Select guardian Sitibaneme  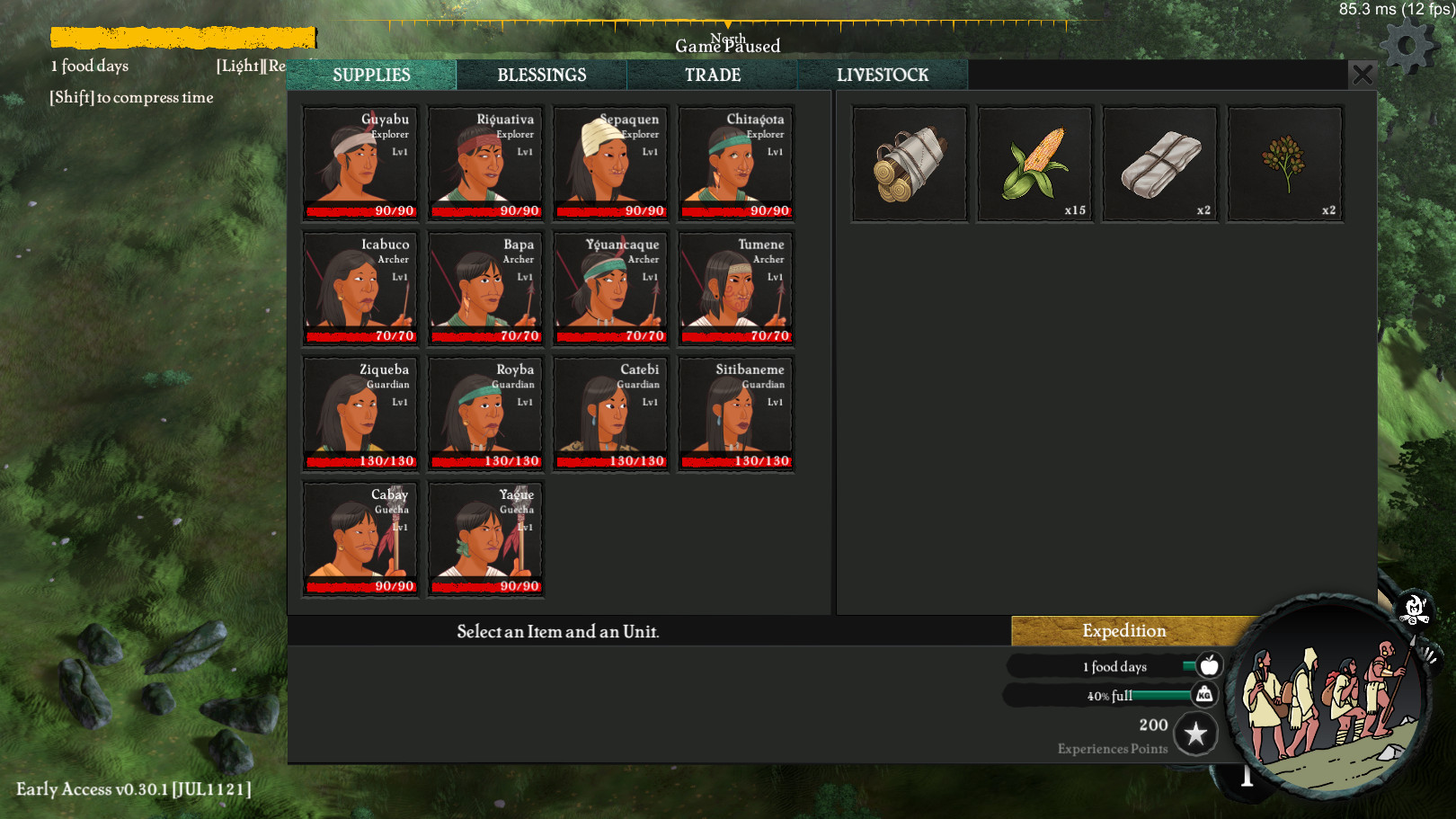pos(735,414)
